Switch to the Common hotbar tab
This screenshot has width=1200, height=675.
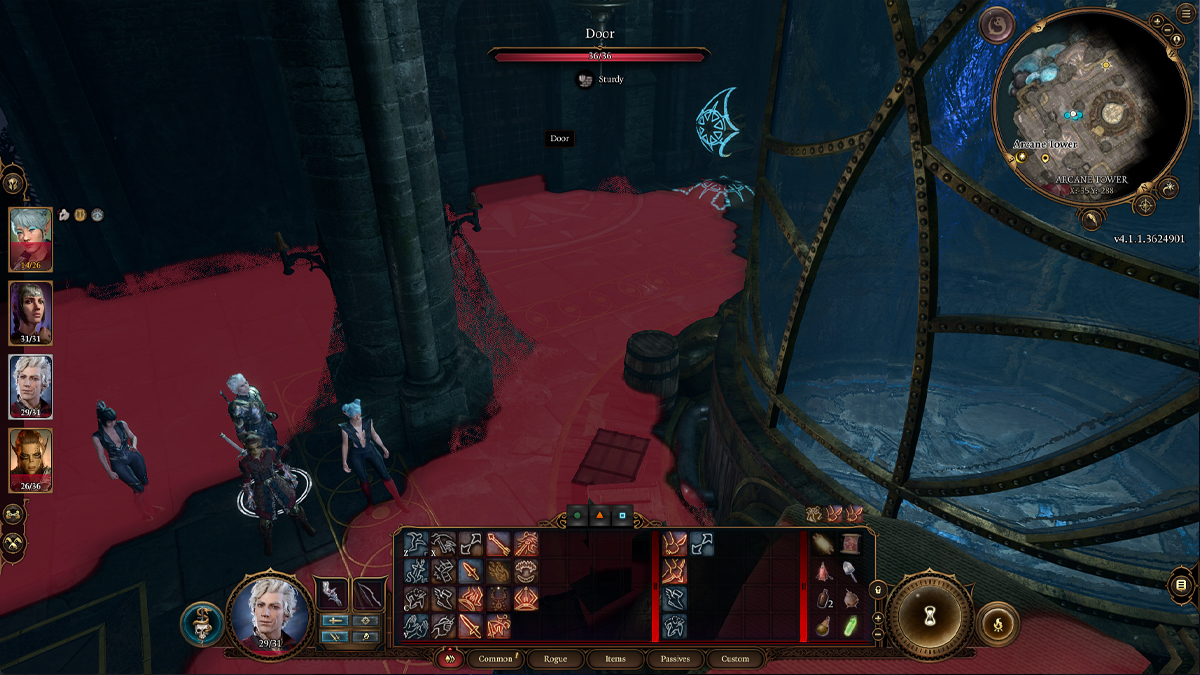pos(494,659)
